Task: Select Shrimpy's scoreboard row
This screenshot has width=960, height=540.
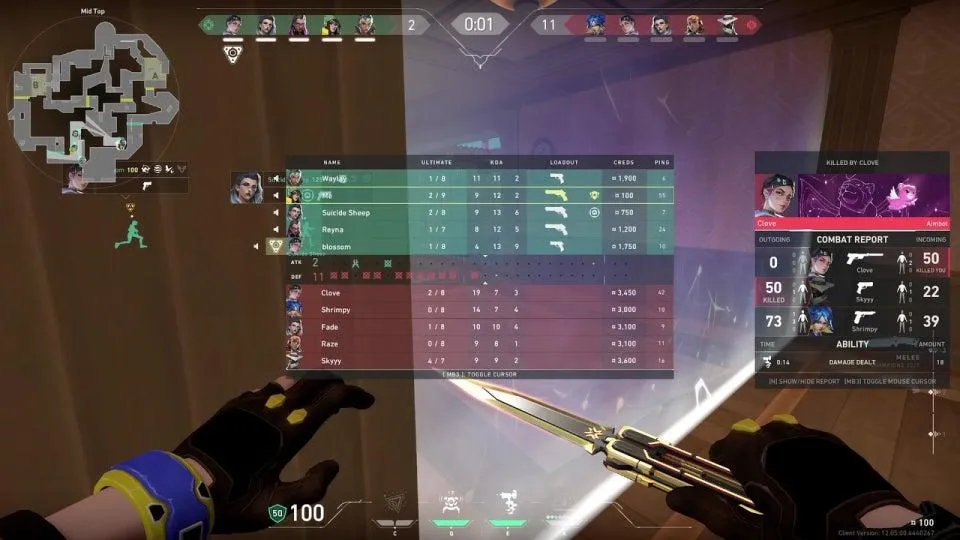Action: pyautogui.click(x=480, y=310)
